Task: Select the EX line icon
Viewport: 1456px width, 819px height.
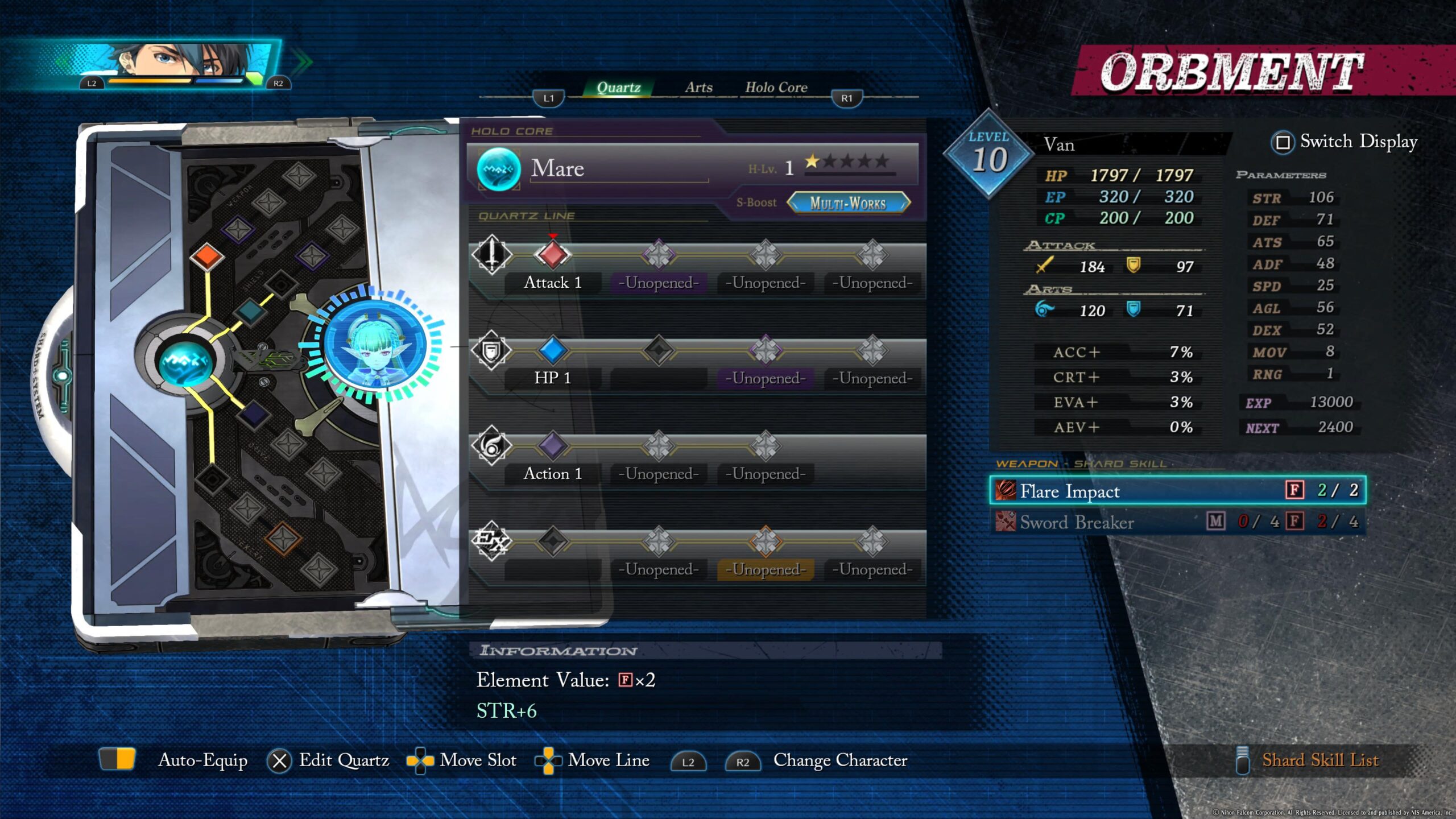Action: (492, 540)
